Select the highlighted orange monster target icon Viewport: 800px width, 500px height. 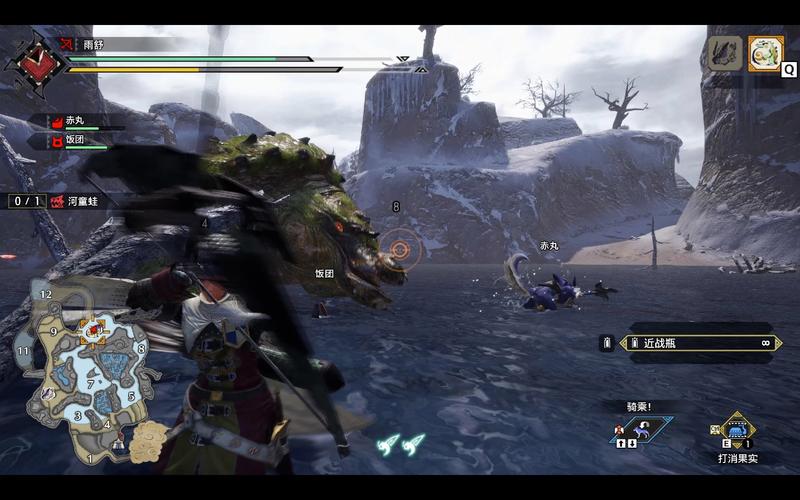coord(767,53)
